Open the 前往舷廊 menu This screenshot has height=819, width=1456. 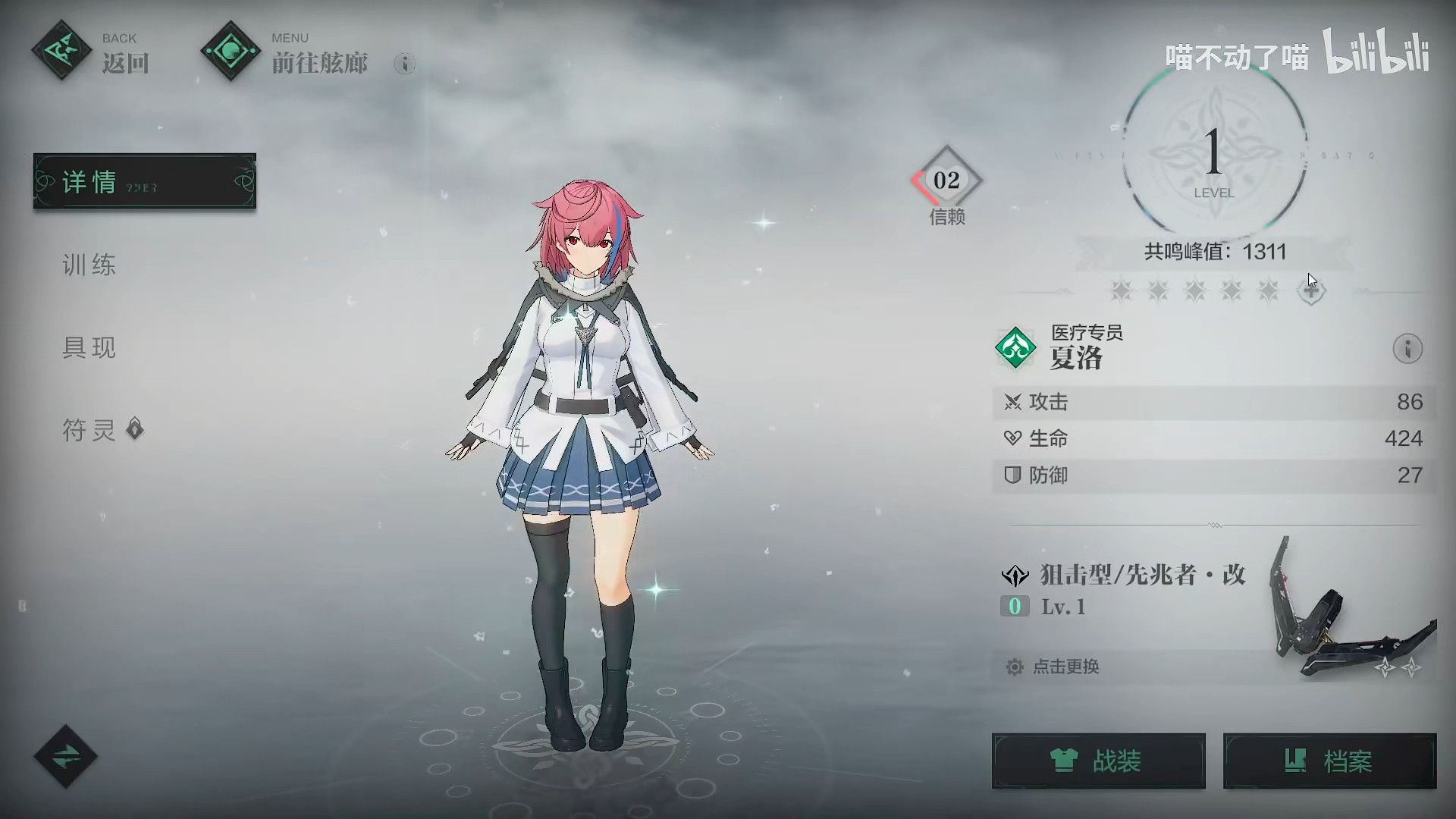[x=284, y=52]
